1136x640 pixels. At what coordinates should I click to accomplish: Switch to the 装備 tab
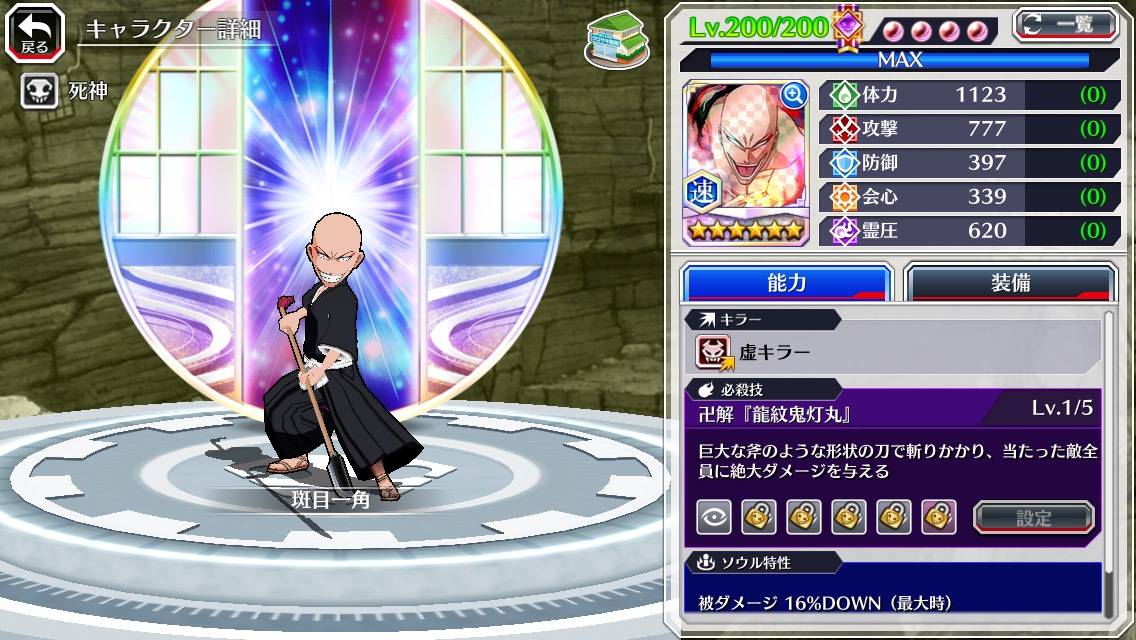pyautogui.click(x=1010, y=283)
